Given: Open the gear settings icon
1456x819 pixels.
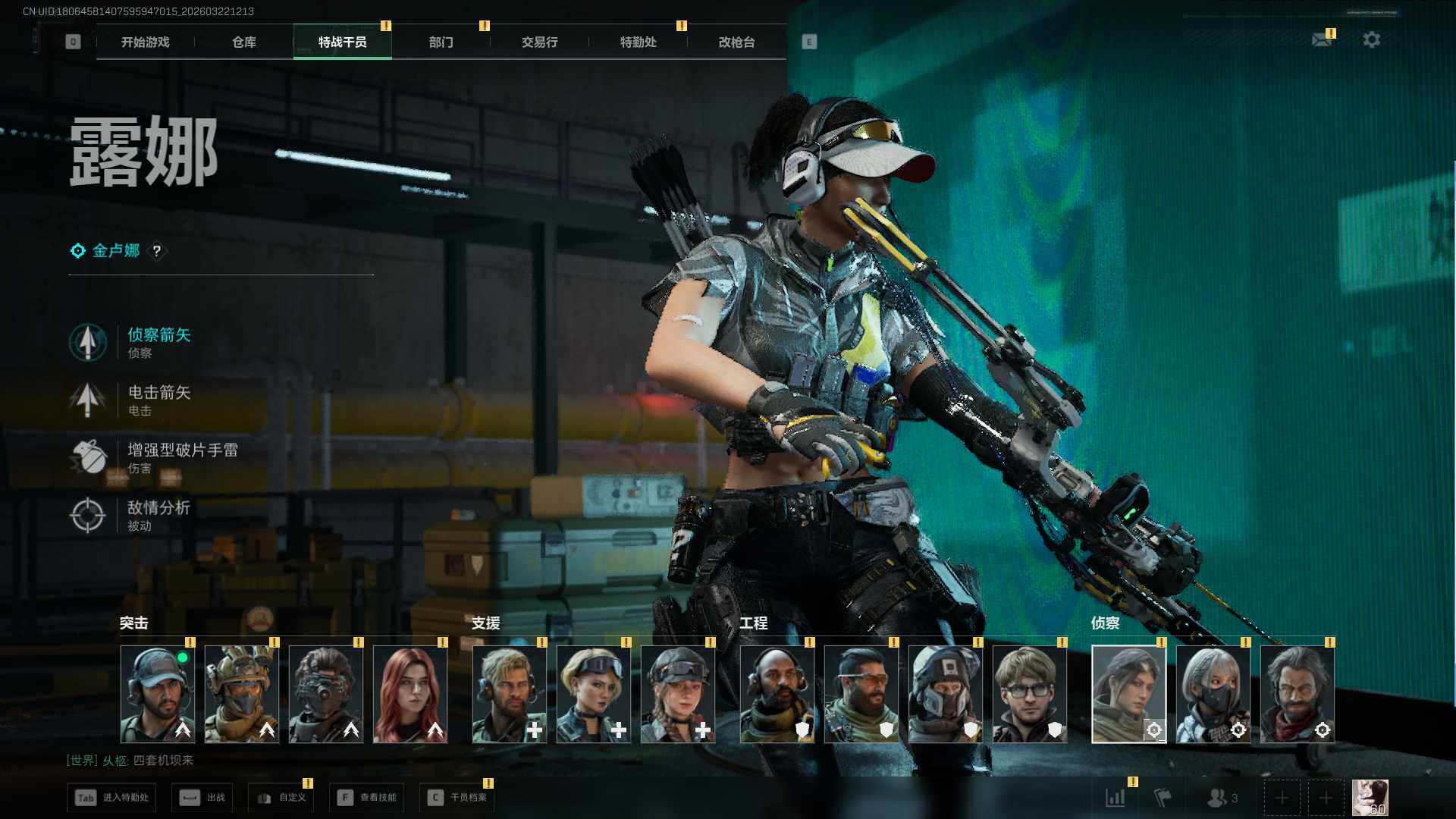Looking at the screenshot, I should click(1371, 39).
